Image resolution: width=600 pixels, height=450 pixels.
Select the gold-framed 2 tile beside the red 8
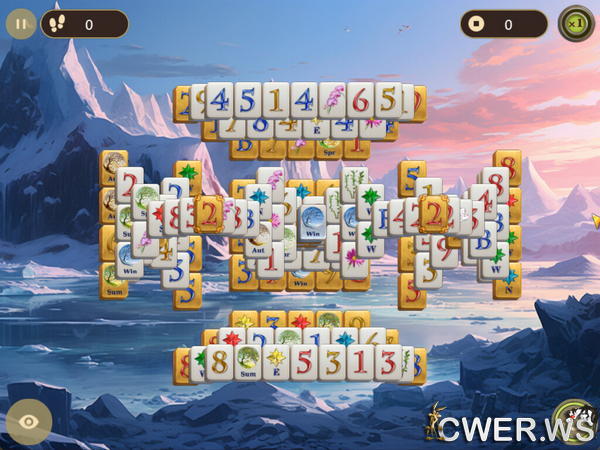point(208,213)
